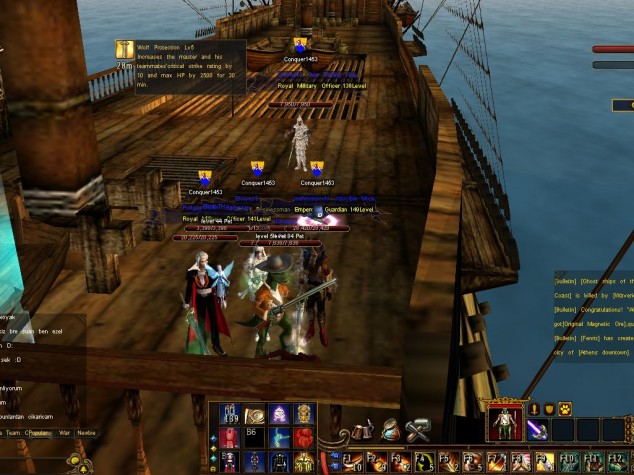Trigger the F12 hotbar slot
Viewport: 634px width, 475px height.
(616, 461)
